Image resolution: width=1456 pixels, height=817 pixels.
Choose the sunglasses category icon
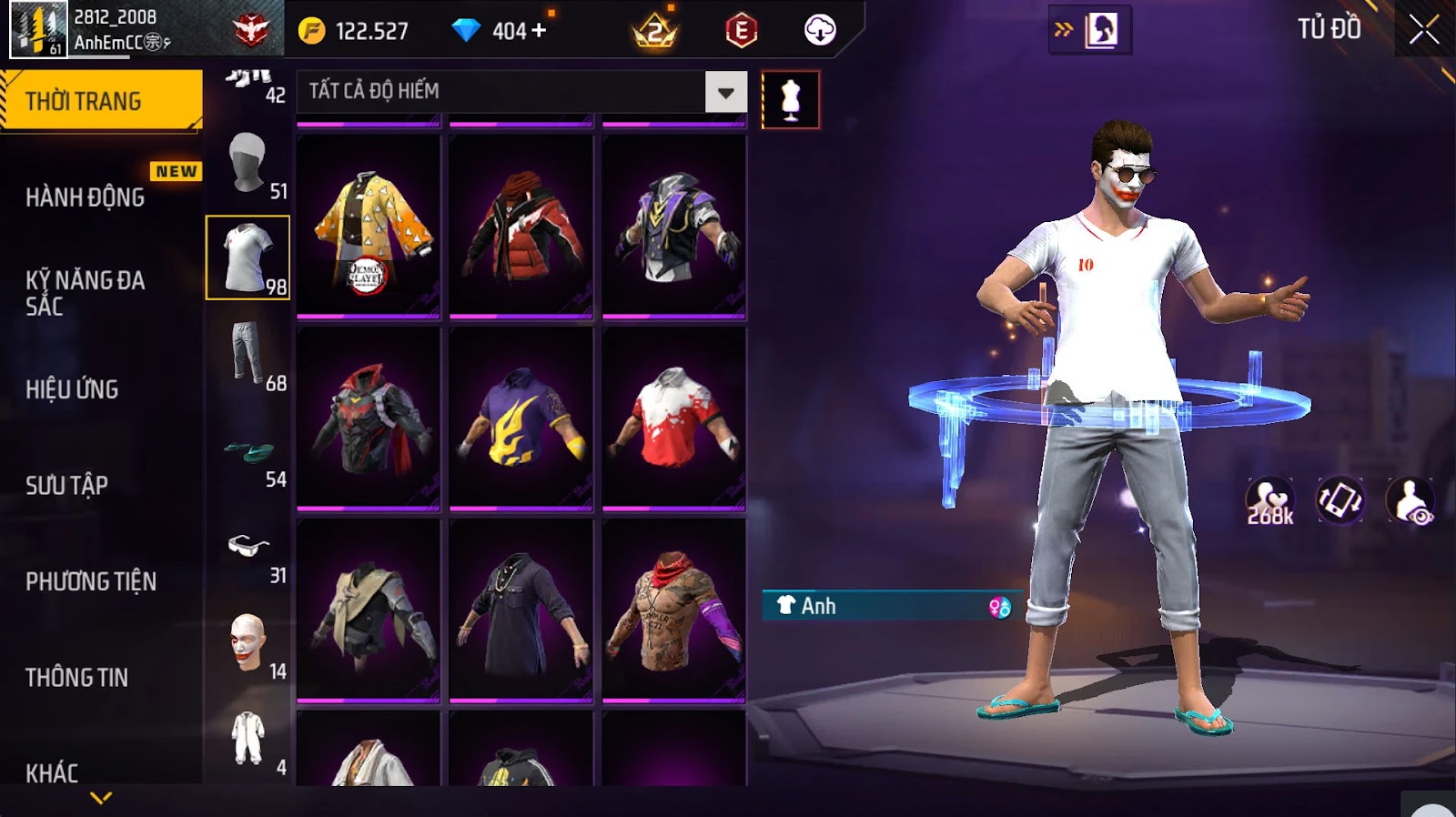pyautogui.click(x=248, y=546)
